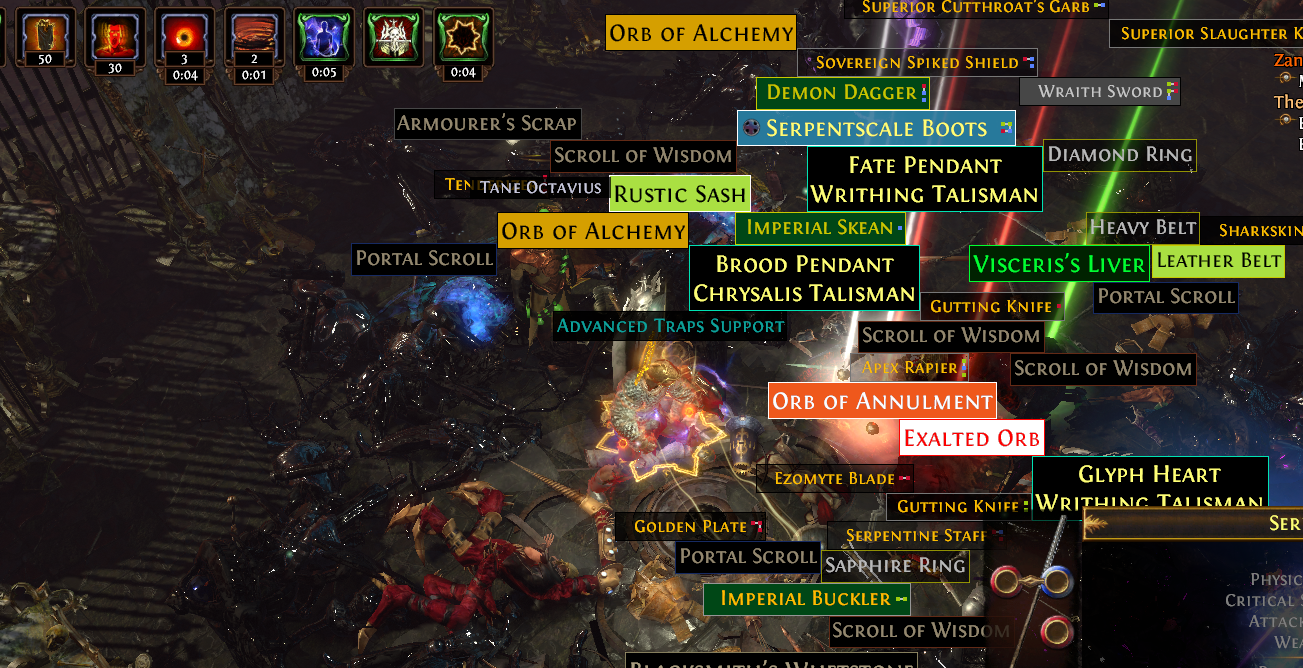Grab the Orb of Annulment drop

pyautogui.click(x=882, y=401)
